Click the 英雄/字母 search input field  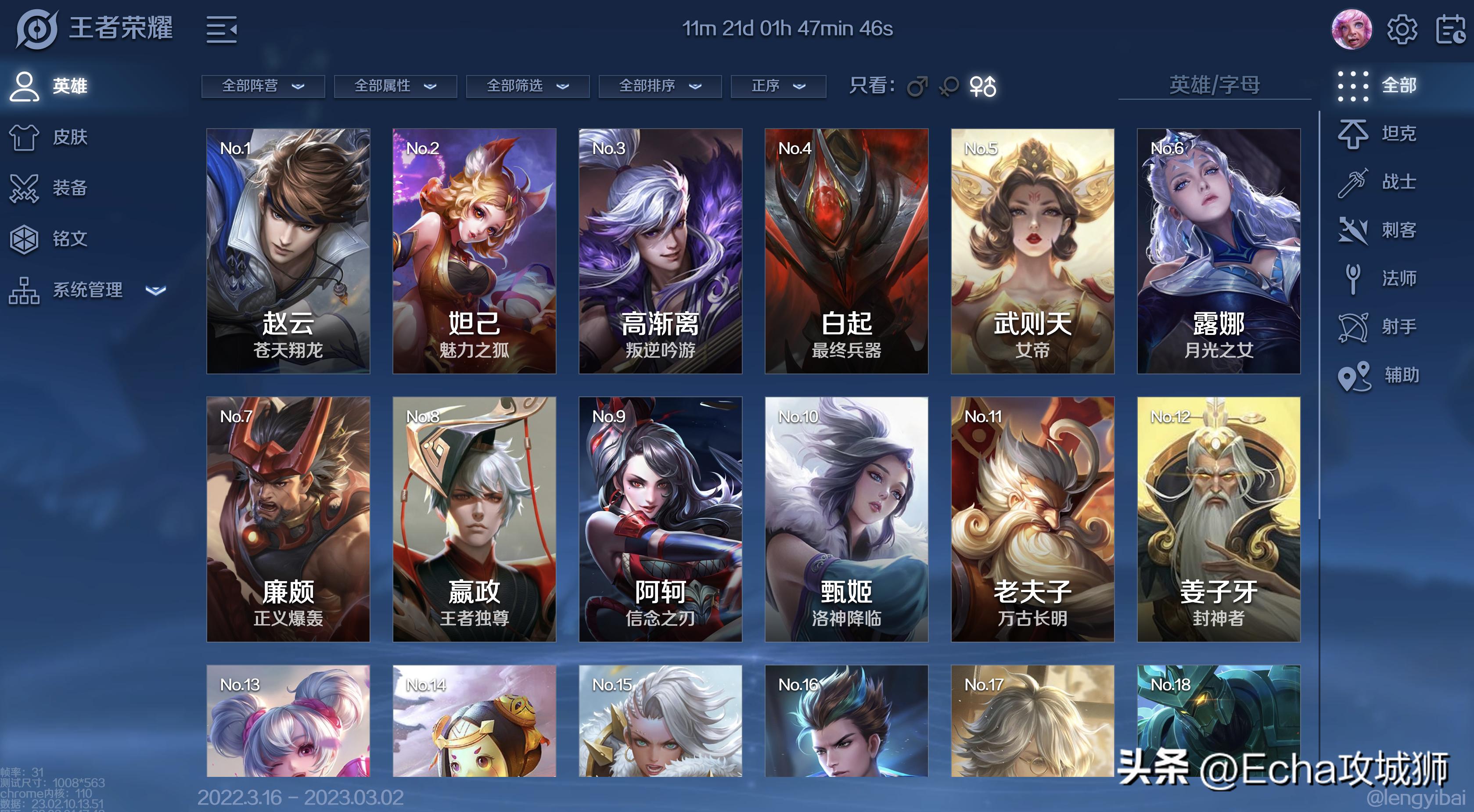click(1214, 86)
